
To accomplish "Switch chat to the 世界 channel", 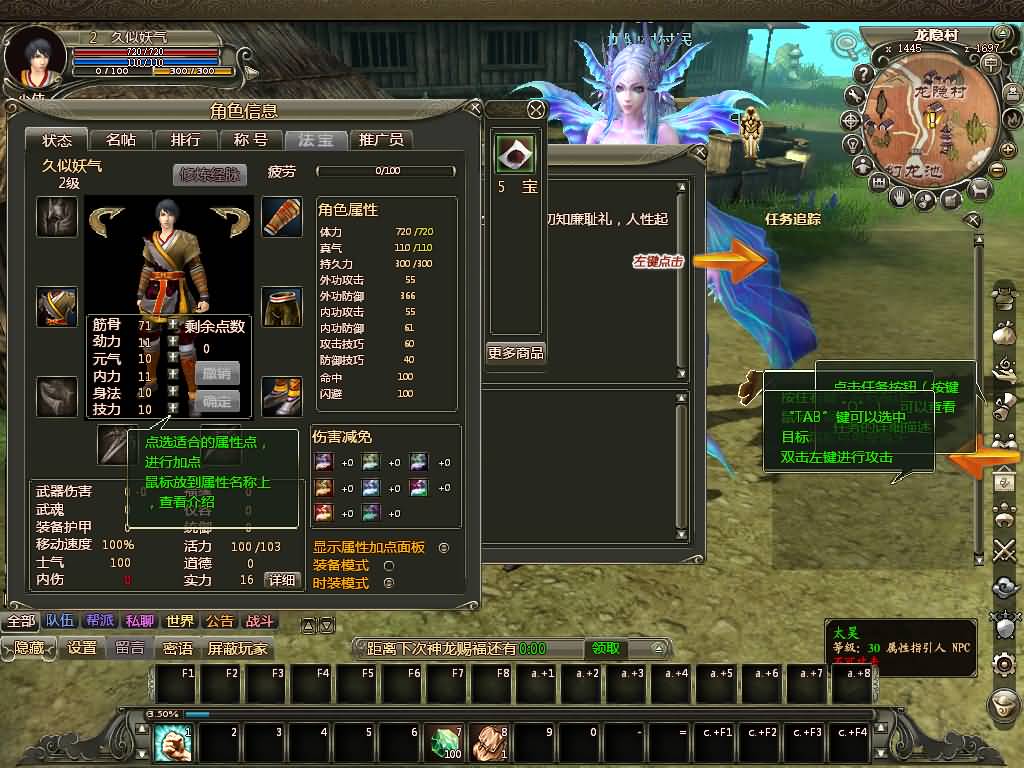I will (180, 621).
